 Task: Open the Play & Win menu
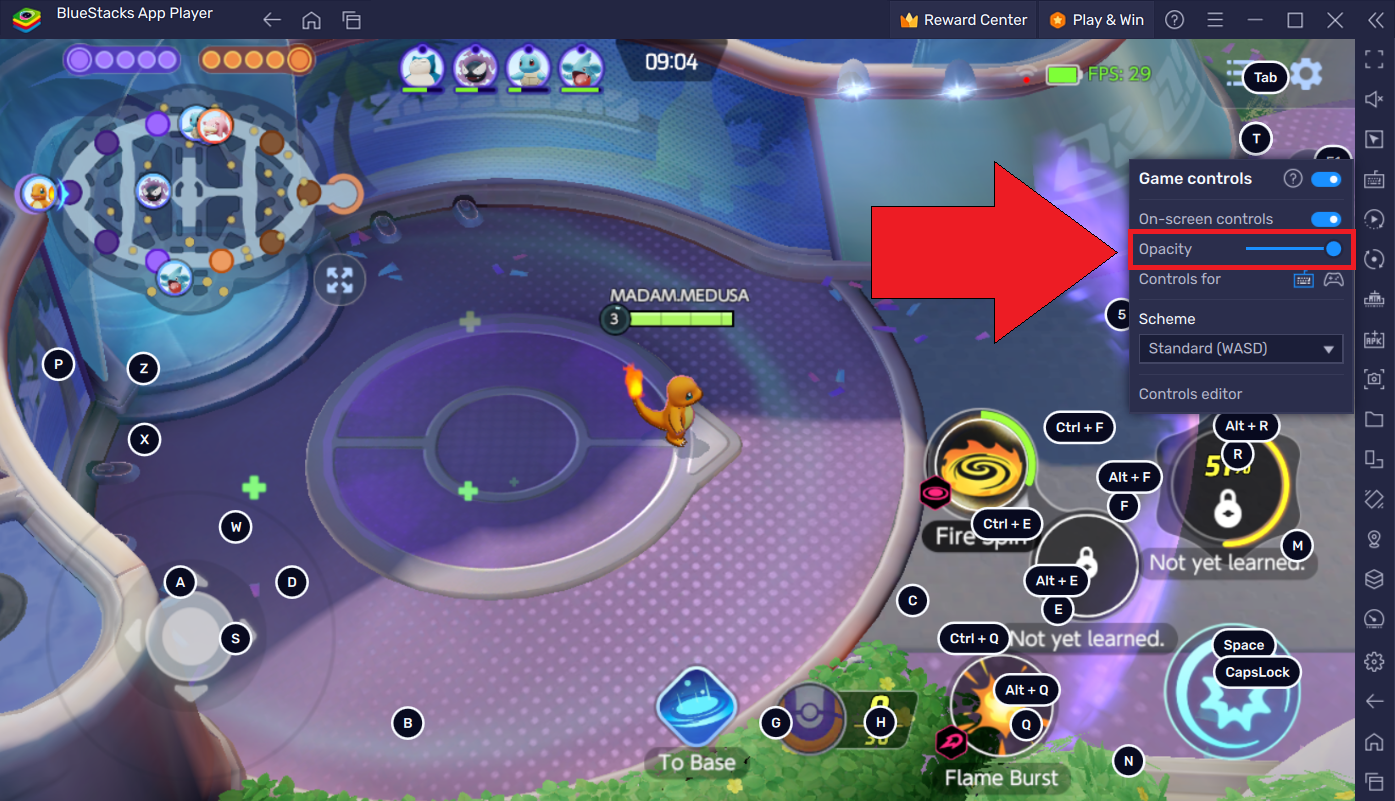click(x=1096, y=19)
